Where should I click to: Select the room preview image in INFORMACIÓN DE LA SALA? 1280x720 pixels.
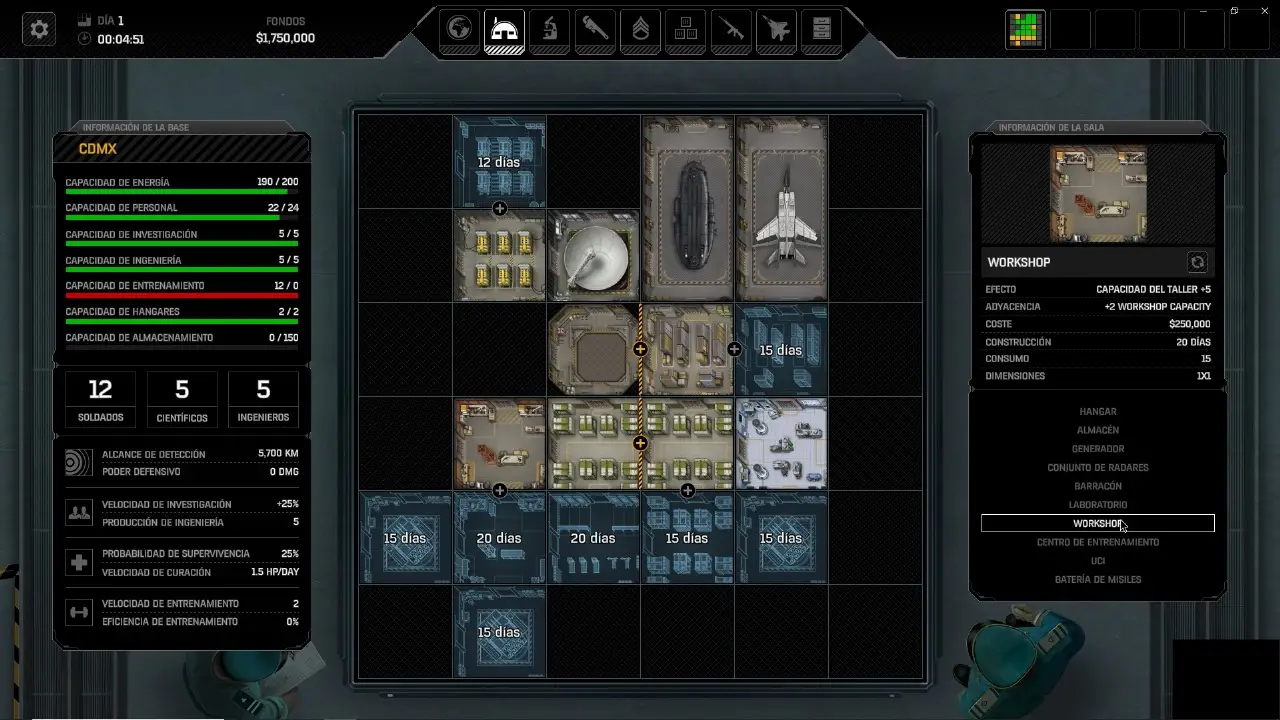pyautogui.click(x=1097, y=193)
